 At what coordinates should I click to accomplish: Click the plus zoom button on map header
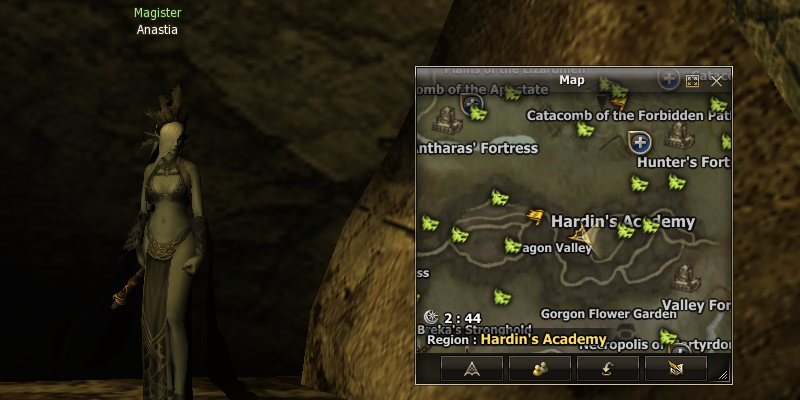[669, 78]
